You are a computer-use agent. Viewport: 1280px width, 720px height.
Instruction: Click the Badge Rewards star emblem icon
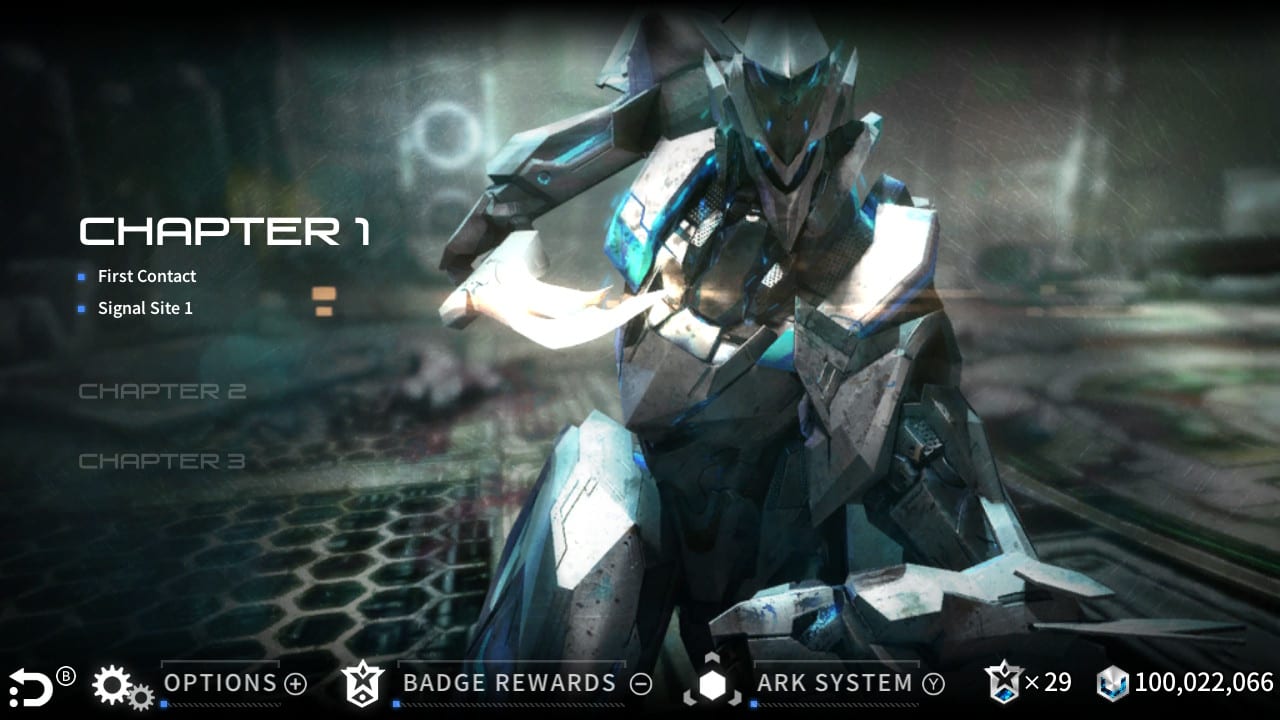point(365,684)
